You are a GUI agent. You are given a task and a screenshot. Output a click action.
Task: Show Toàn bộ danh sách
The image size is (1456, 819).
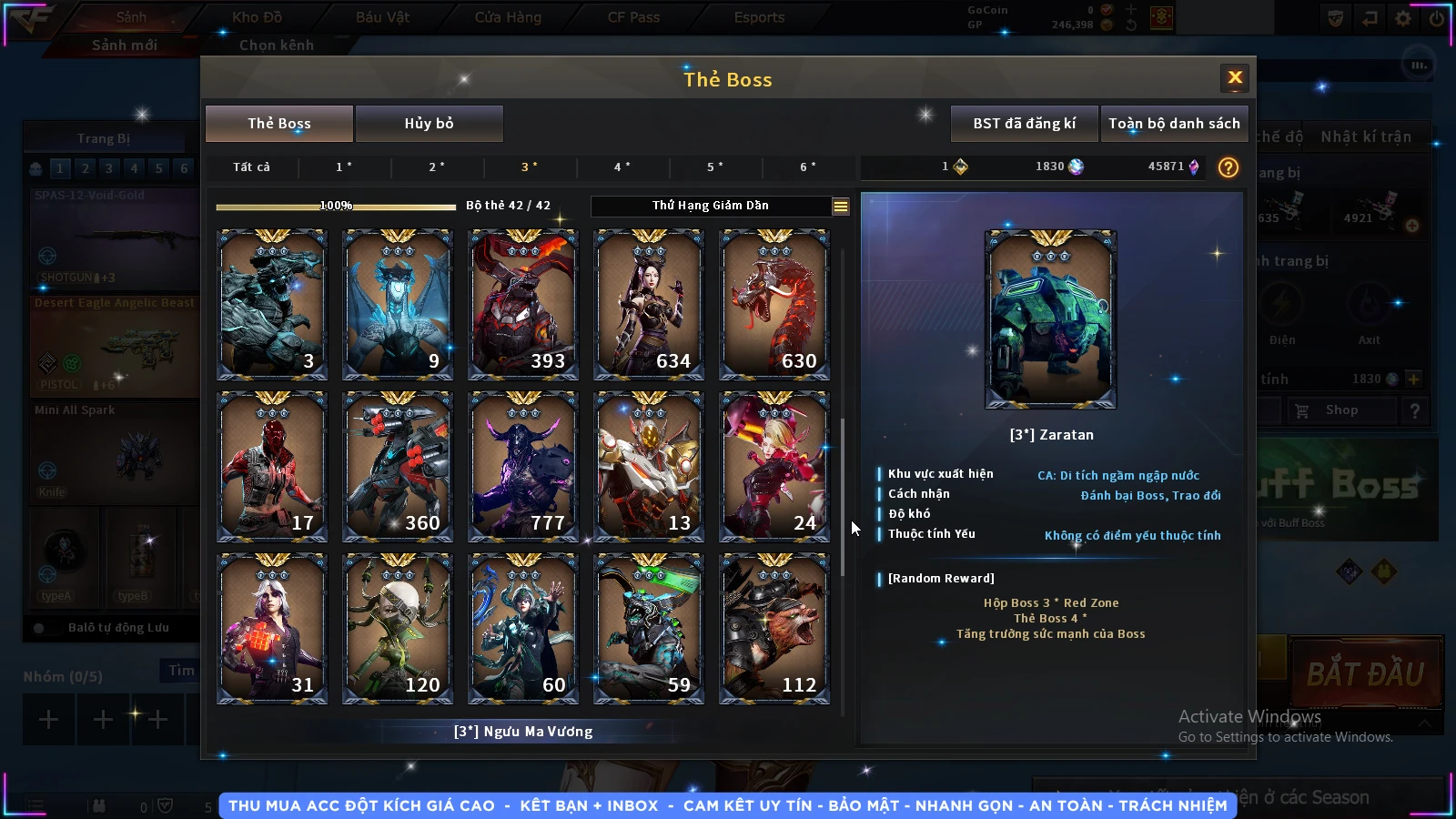click(1174, 124)
